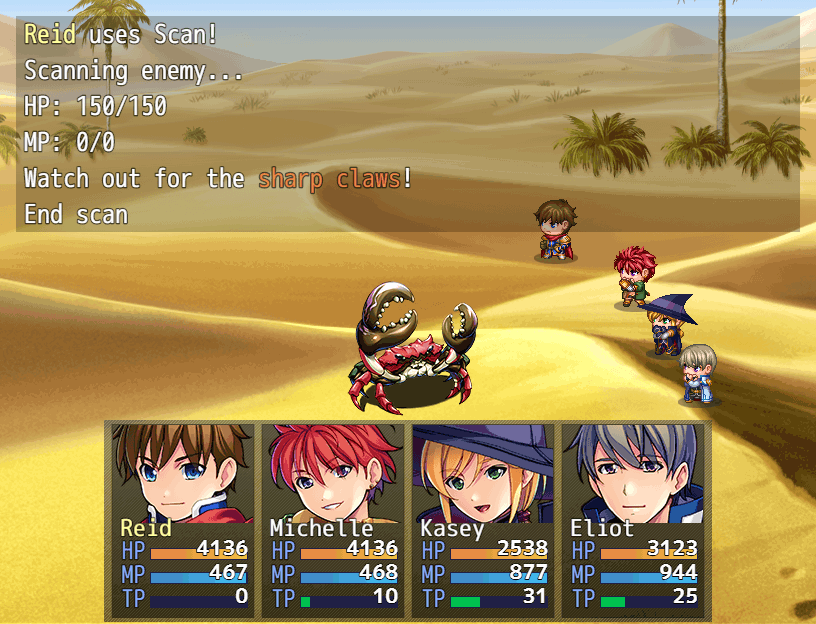Choose Michelle's party status panel

(x=333, y=518)
